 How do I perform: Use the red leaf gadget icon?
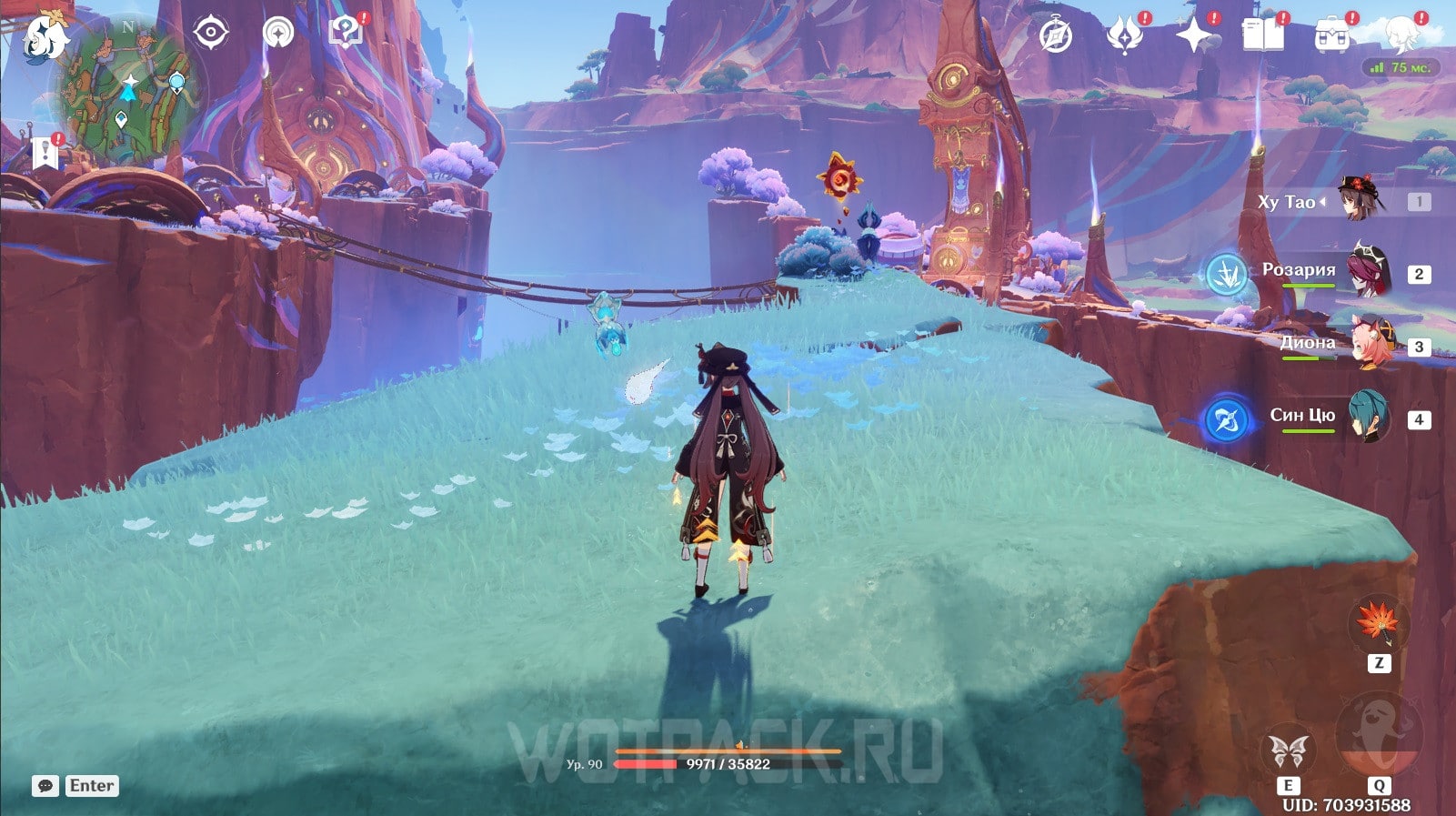coord(1377,622)
